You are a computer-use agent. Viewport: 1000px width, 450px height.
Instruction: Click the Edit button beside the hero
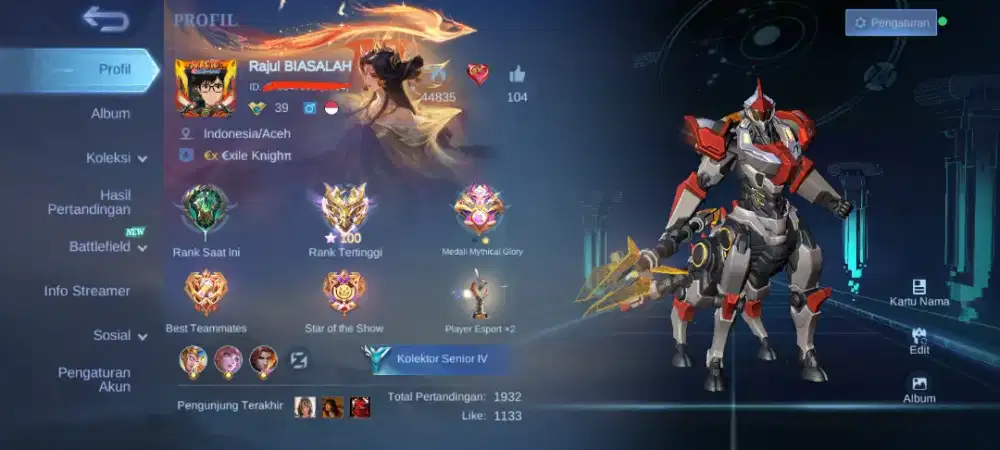click(x=919, y=340)
